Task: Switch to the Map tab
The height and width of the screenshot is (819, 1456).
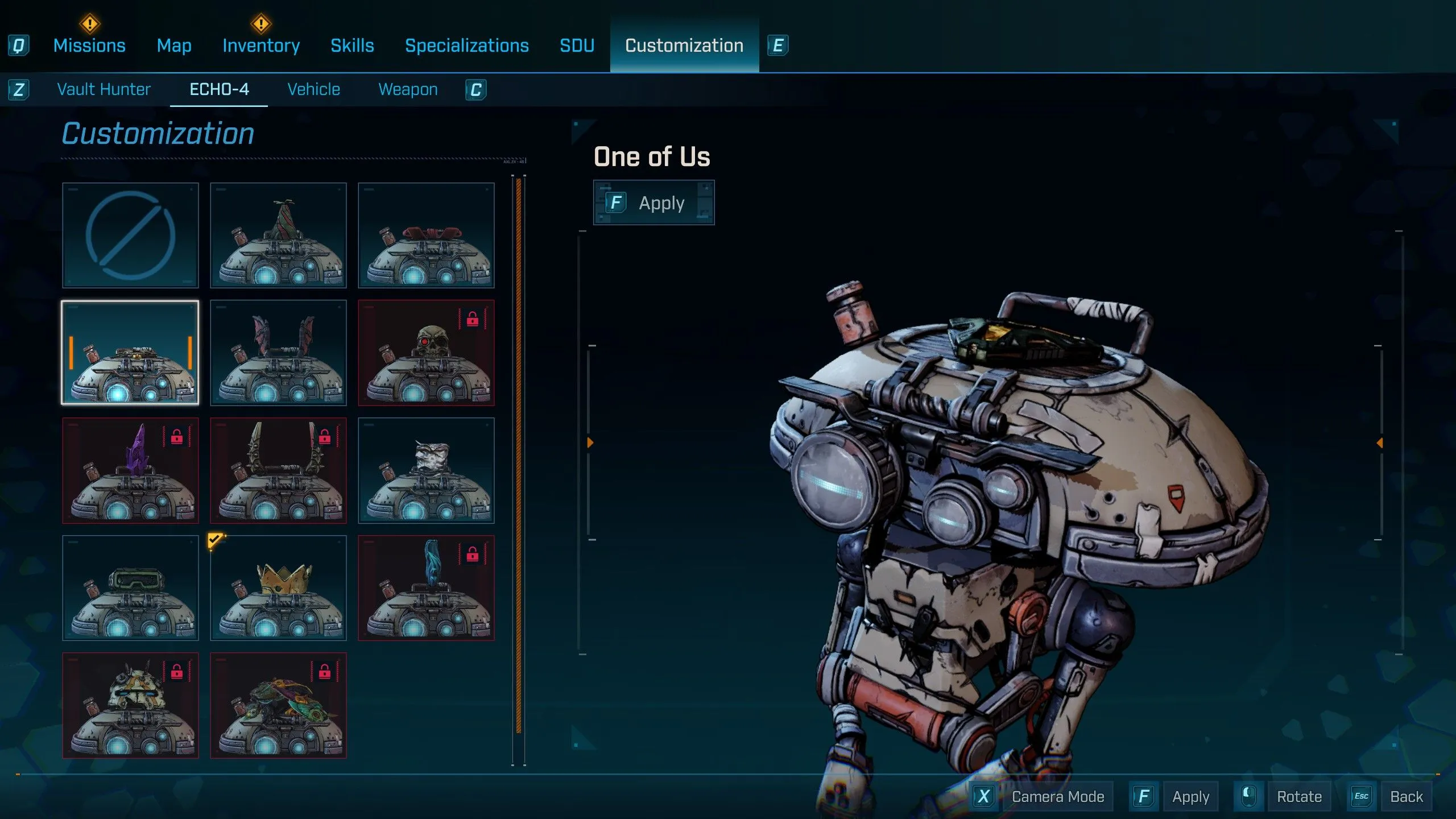Action: pos(174,45)
